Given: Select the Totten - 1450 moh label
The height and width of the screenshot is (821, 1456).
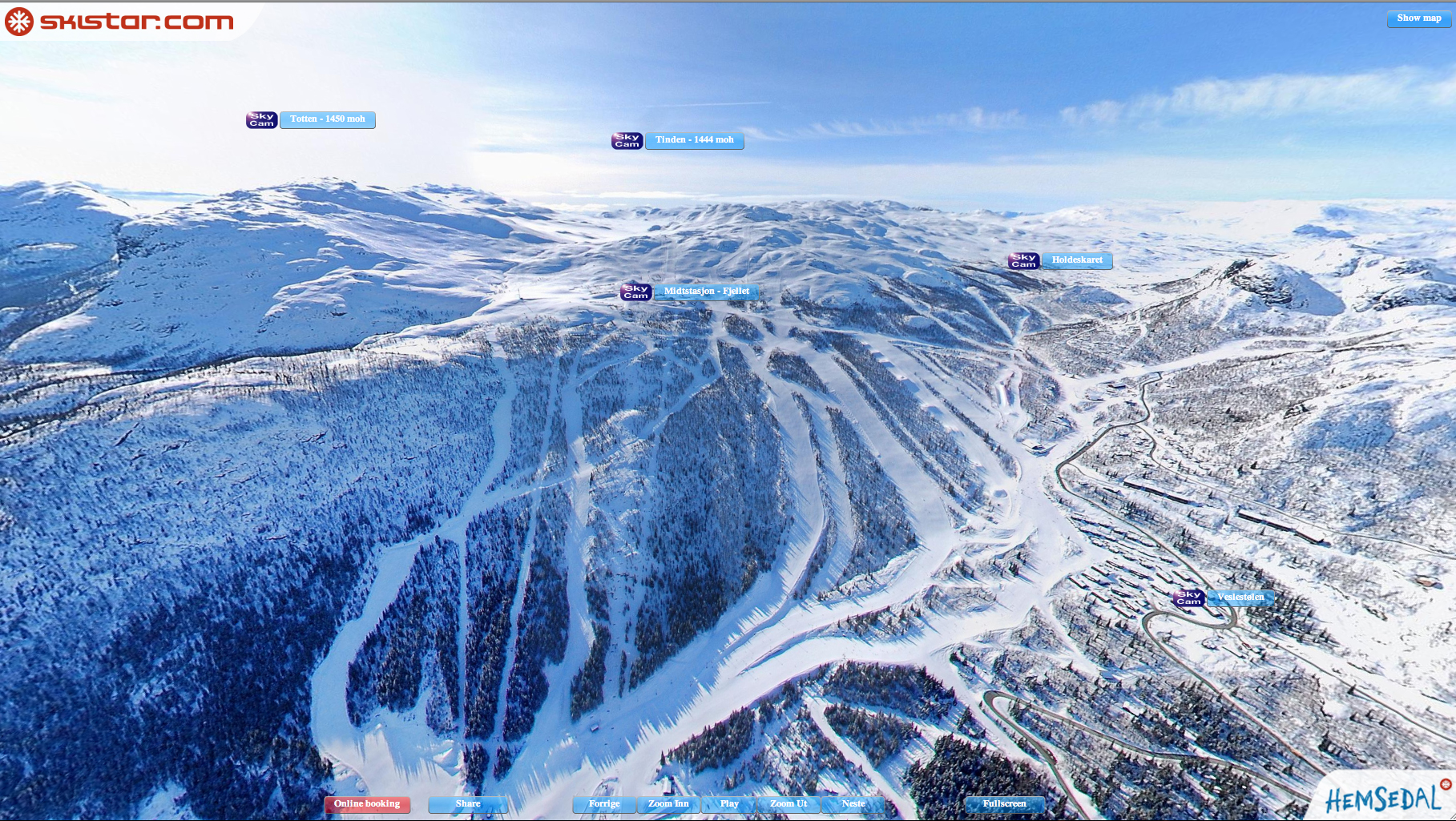Looking at the screenshot, I should tap(328, 119).
